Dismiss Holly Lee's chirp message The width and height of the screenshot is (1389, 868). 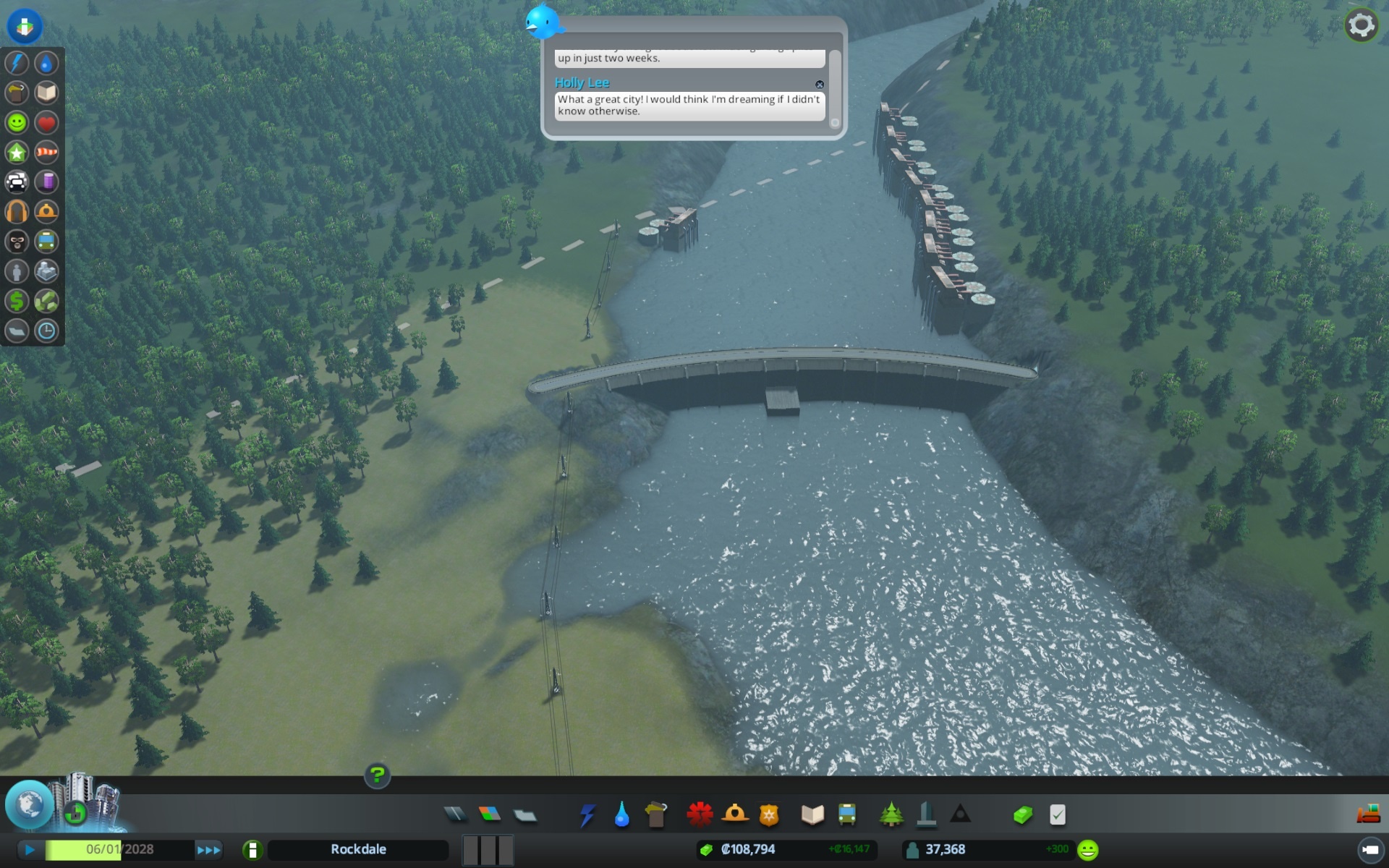(x=820, y=85)
